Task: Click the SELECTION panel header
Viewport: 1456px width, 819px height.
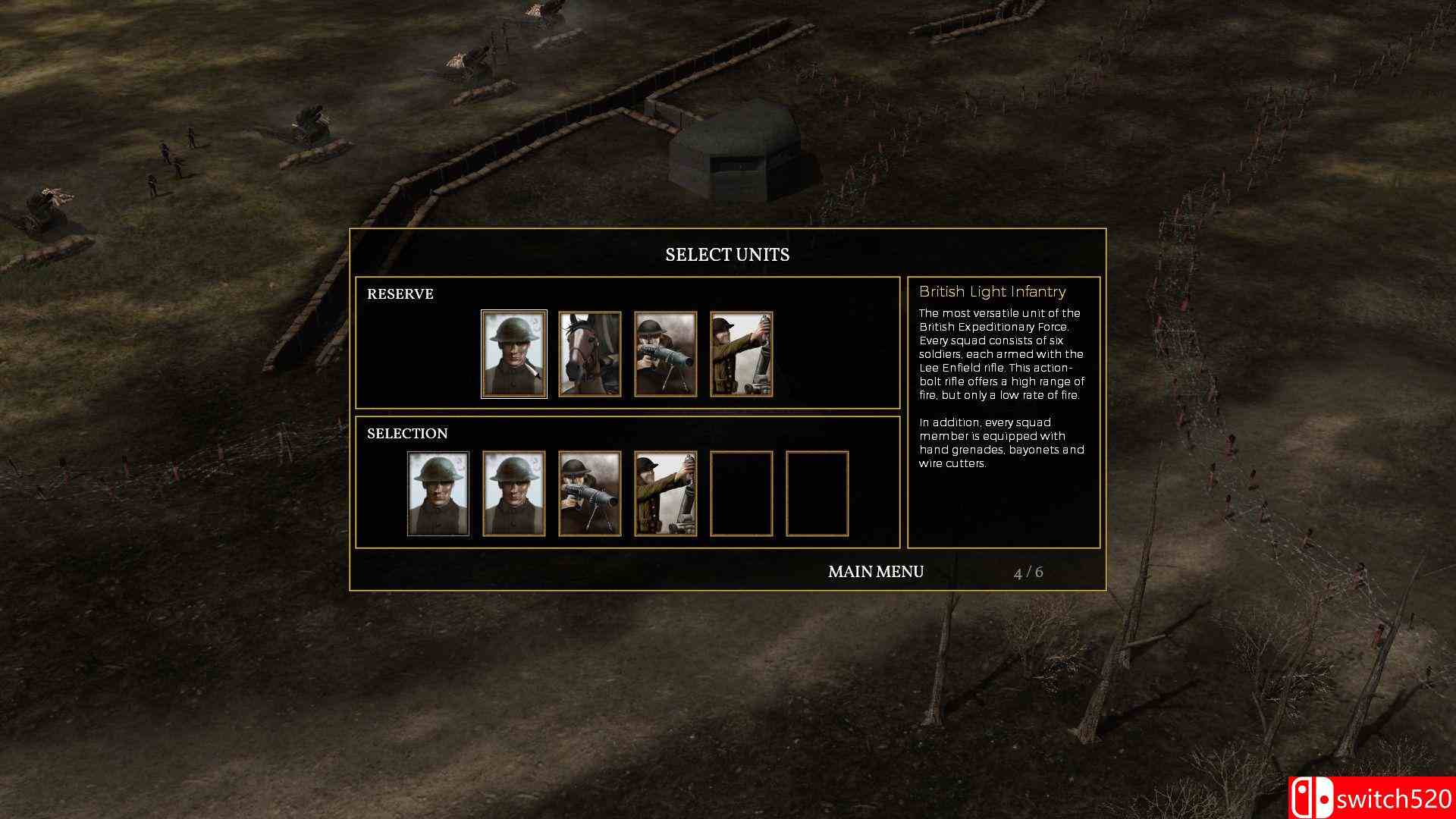Action: (x=407, y=433)
